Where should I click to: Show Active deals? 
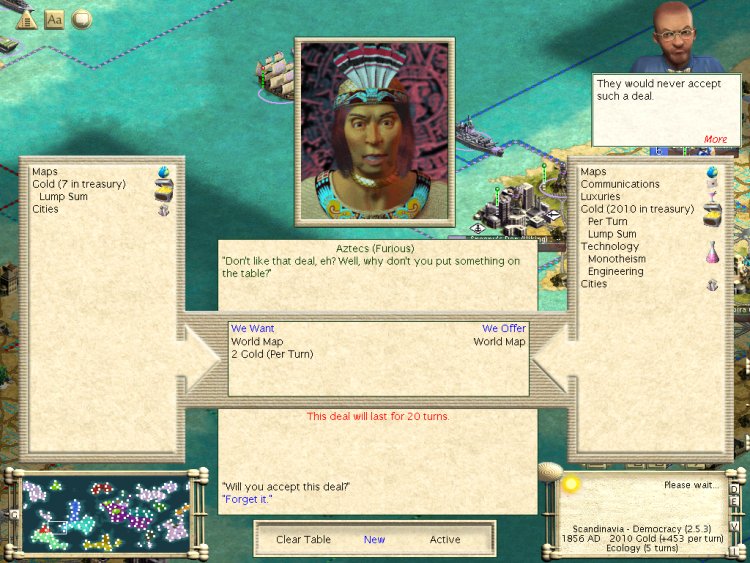coord(445,540)
